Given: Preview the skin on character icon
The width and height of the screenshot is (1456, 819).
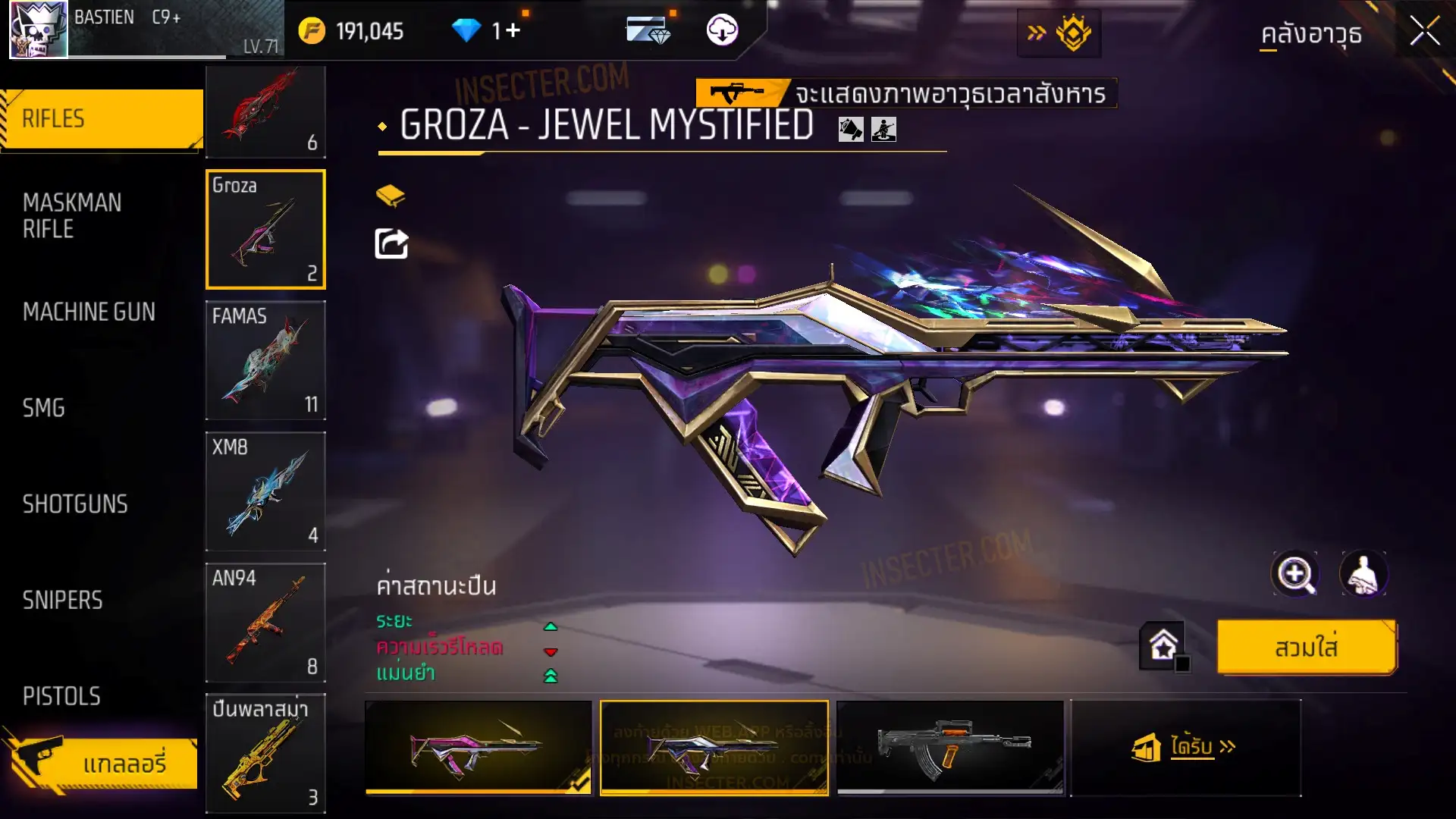Looking at the screenshot, I should pyautogui.click(x=1363, y=574).
